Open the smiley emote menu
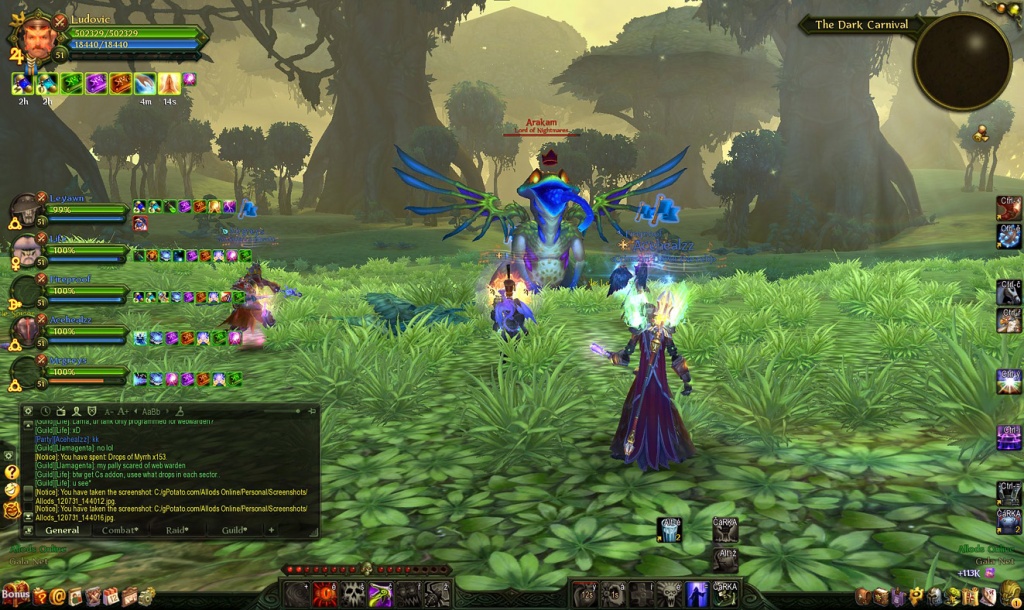The image size is (1024, 610). [x=11, y=490]
